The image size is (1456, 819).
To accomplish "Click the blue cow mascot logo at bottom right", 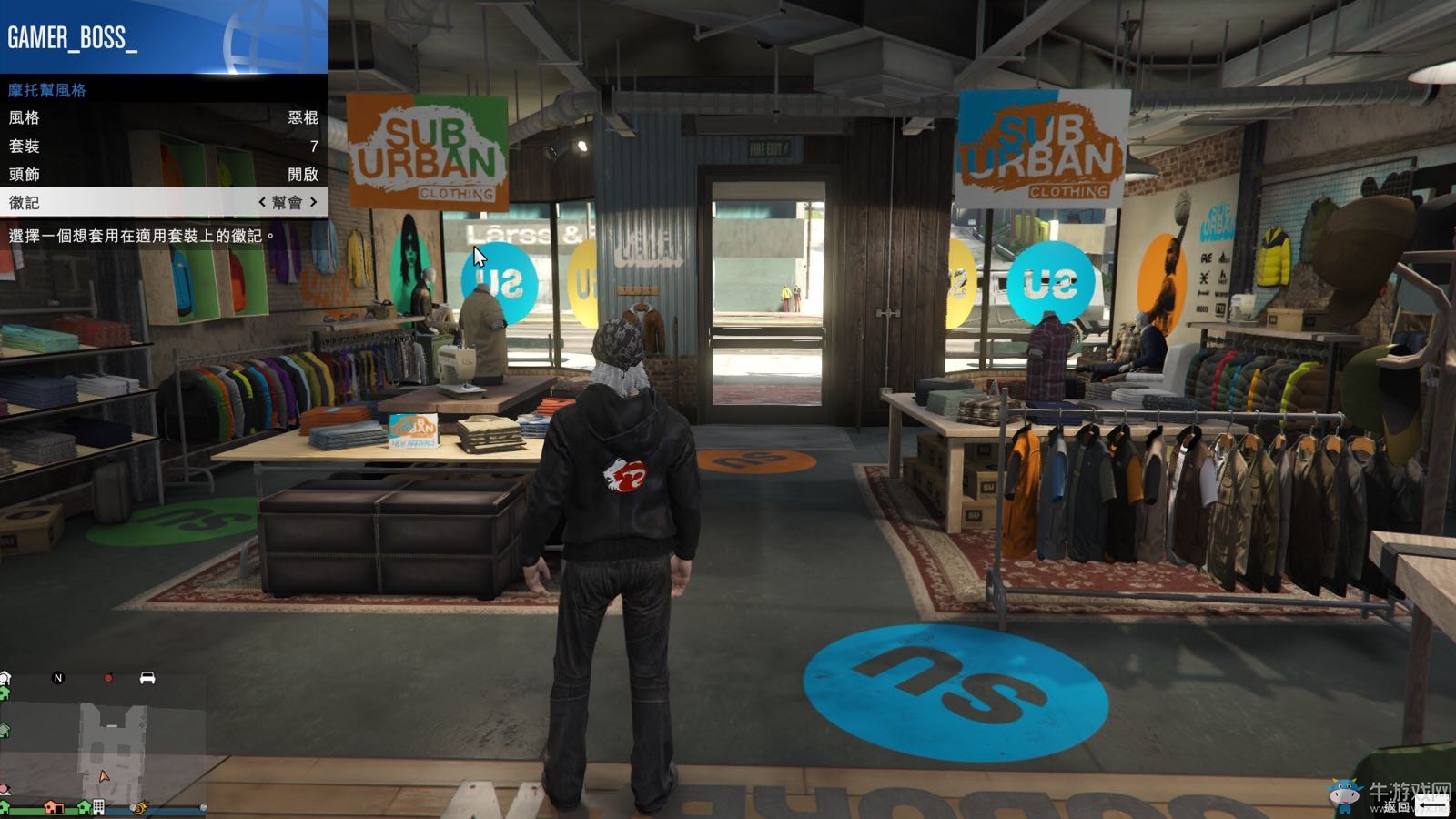I will click(x=1344, y=792).
